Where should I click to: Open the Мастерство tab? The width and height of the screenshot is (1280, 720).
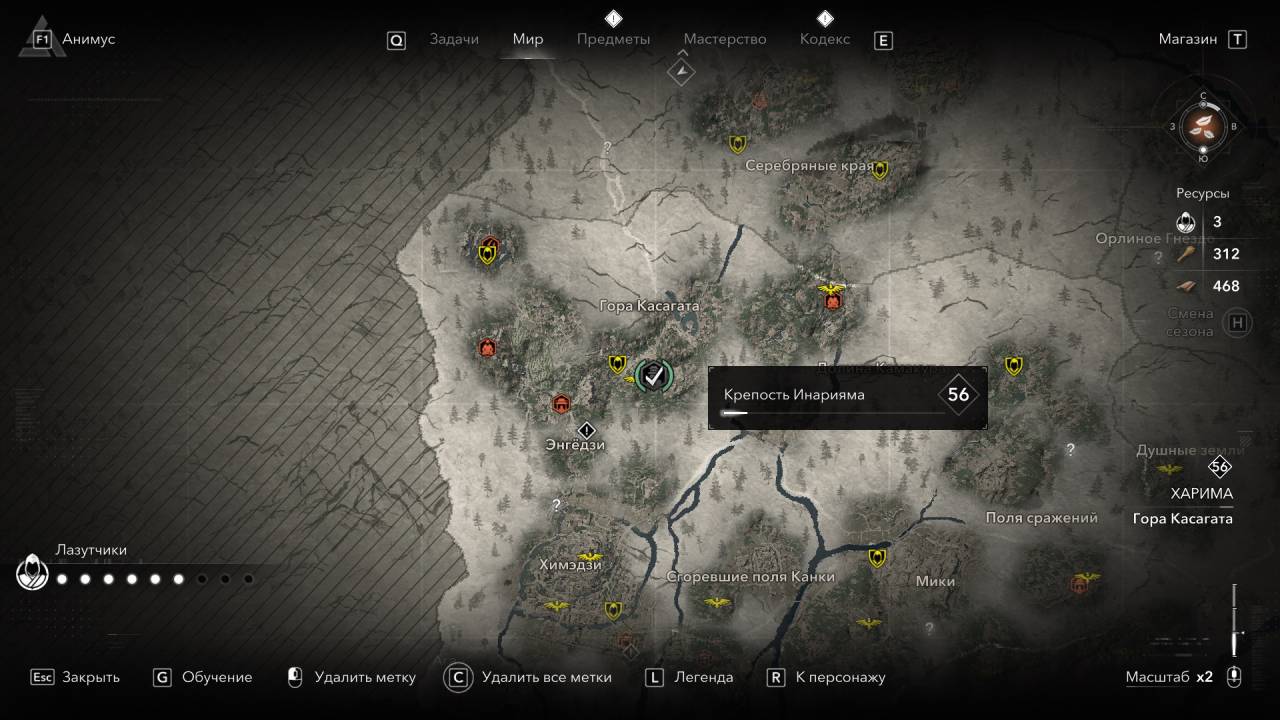point(725,39)
